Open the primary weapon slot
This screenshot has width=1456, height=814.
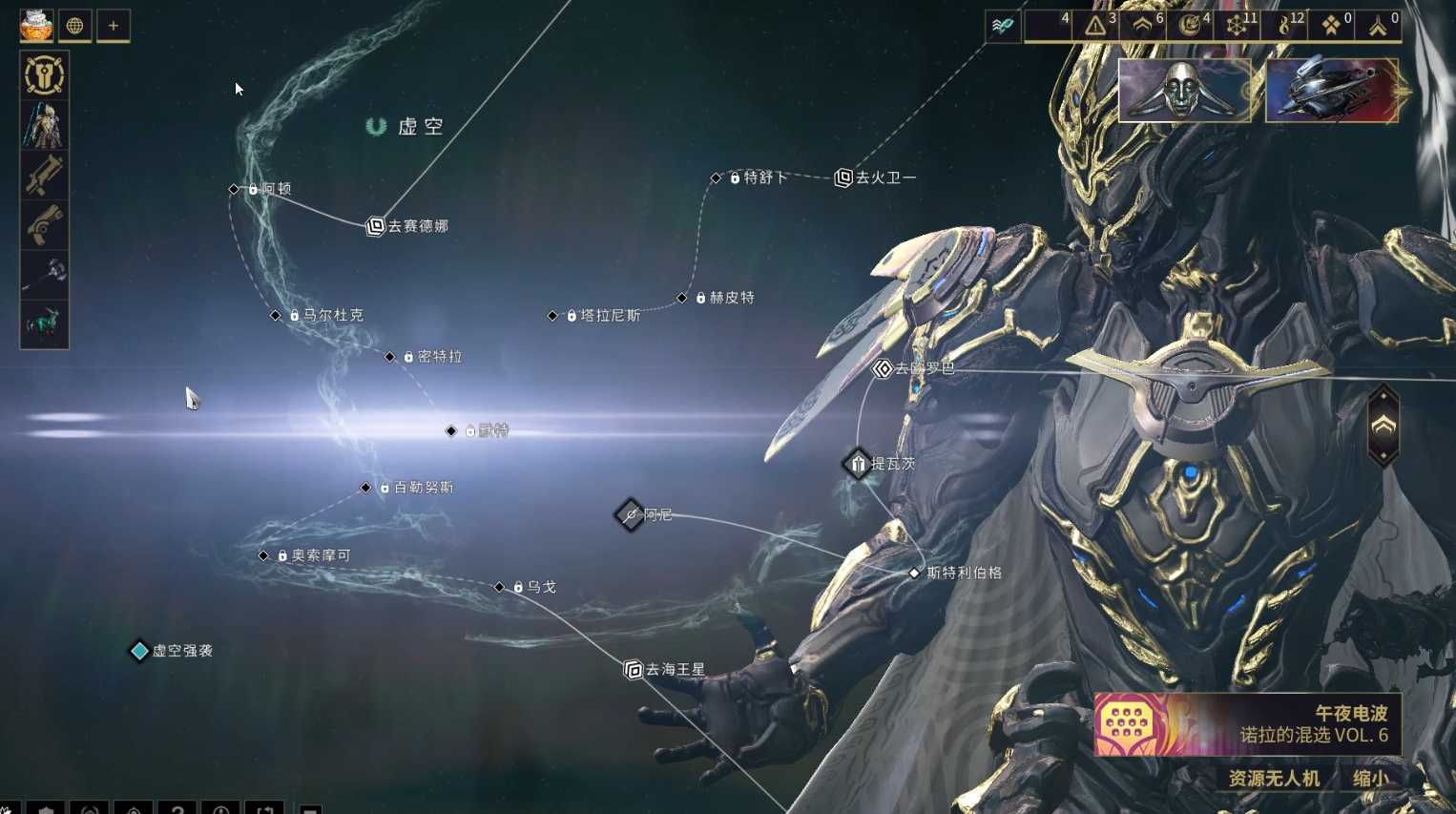click(x=44, y=176)
